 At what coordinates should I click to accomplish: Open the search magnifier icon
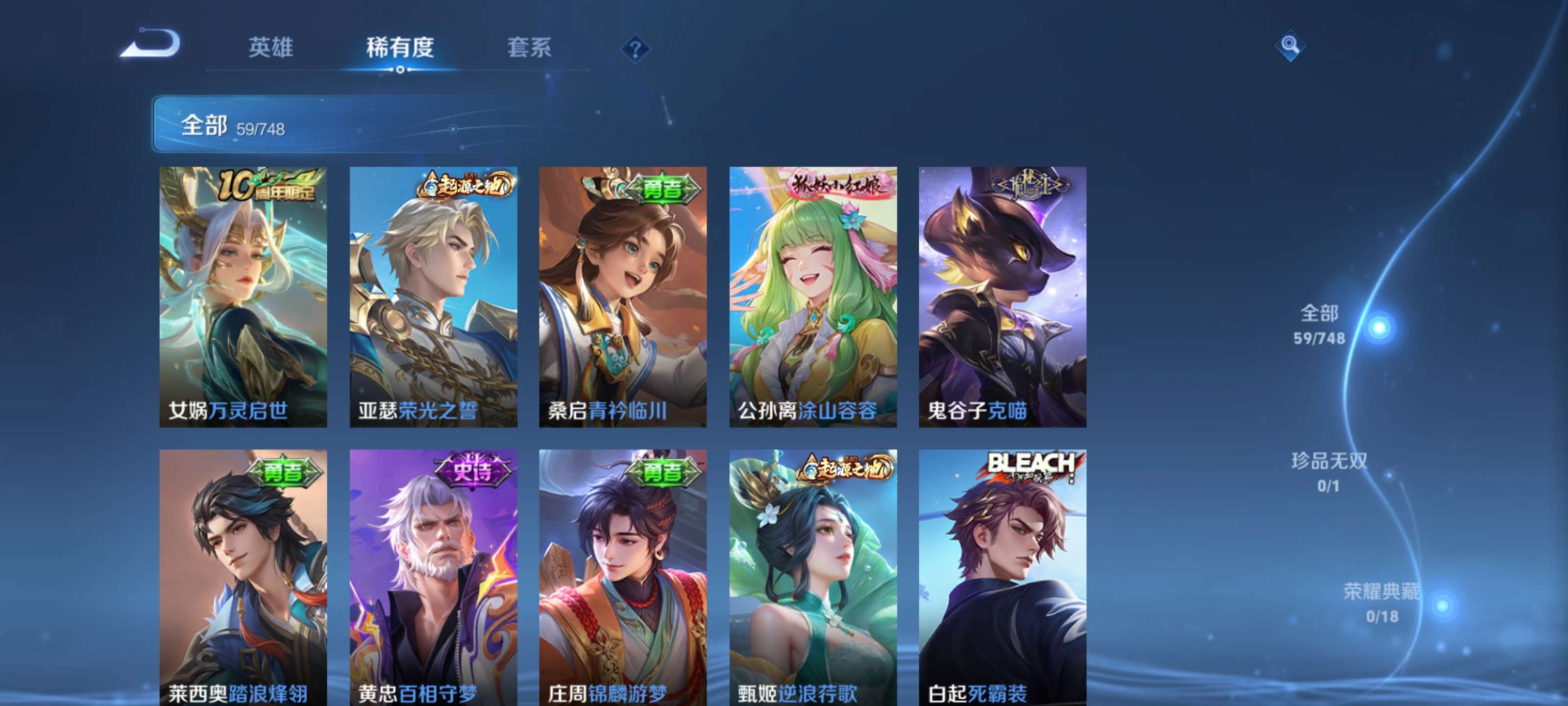pos(1292,46)
